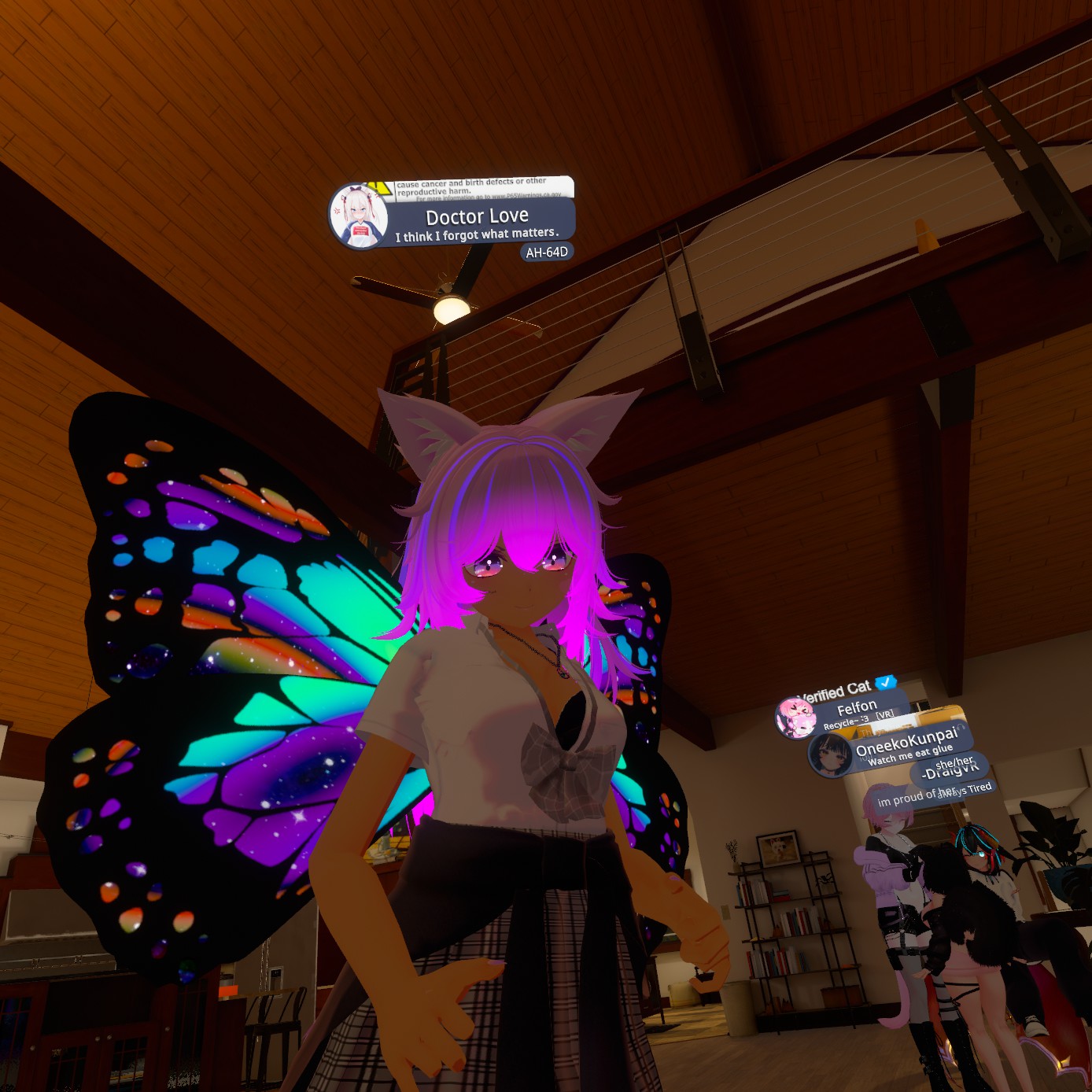Select the Doctor Love nameplate
The image size is (1092, 1092).
pyautogui.click(x=477, y=223)
